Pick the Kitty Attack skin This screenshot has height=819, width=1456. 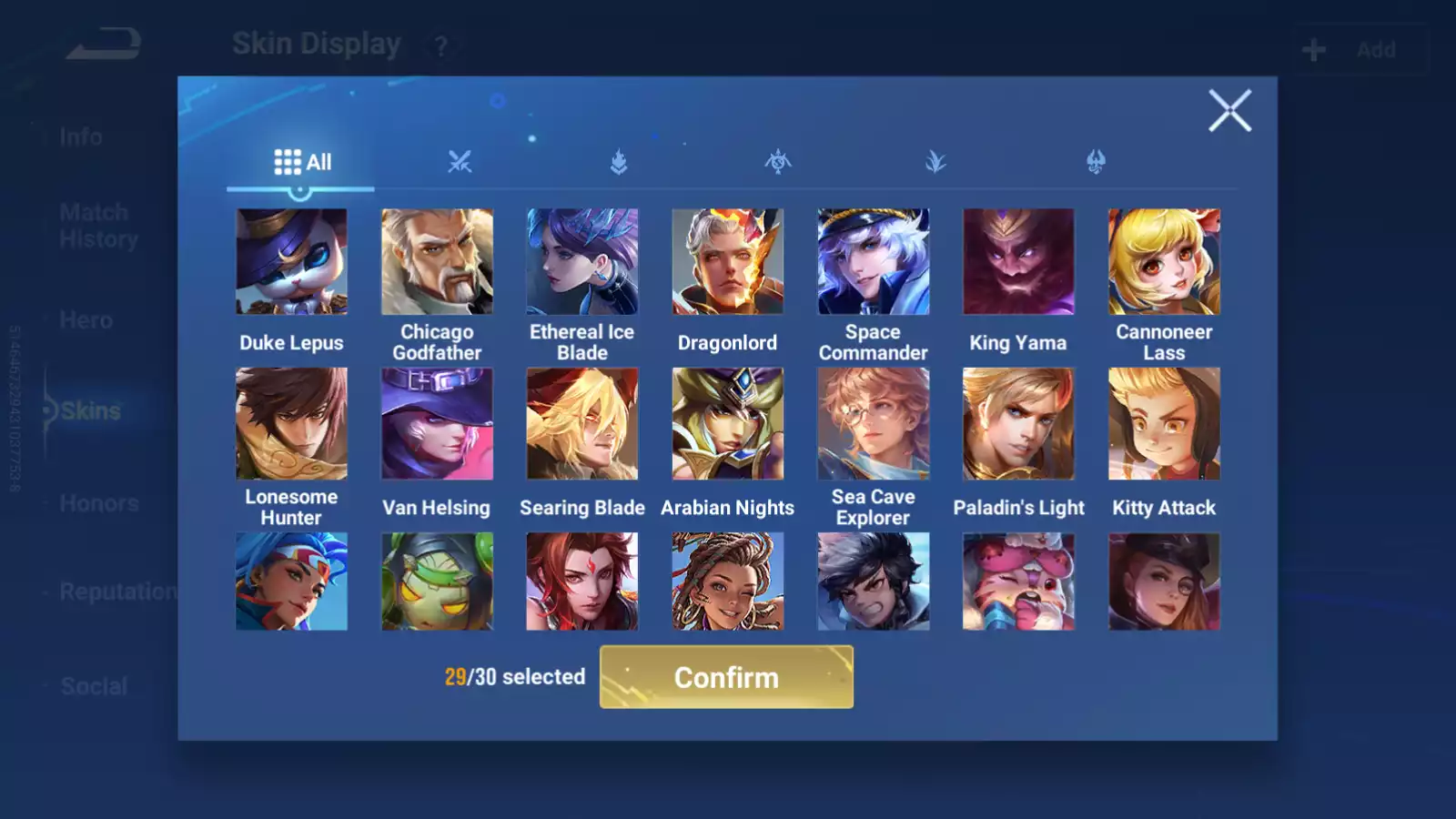click(1164, 424)
